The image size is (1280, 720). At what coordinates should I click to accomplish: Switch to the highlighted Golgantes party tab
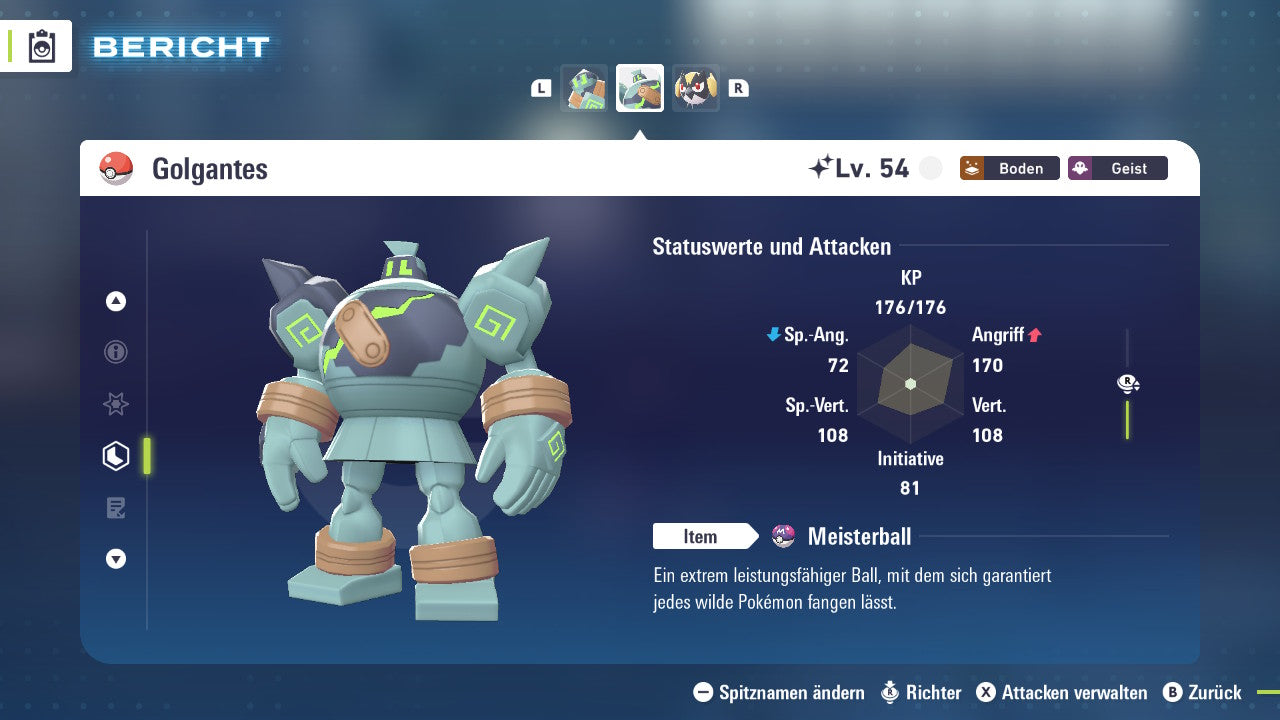(x=639, y=87)
